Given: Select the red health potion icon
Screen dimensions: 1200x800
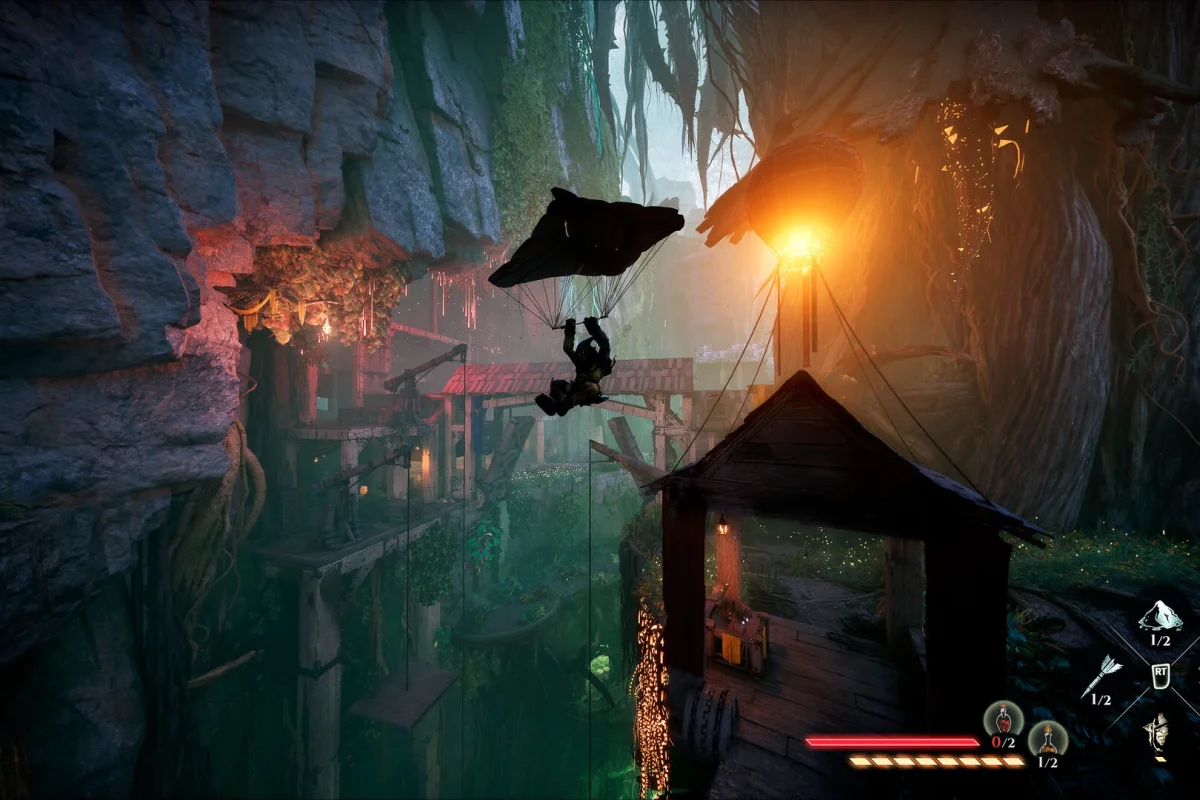Looking at the screenshot, I should click(1002, 718).
